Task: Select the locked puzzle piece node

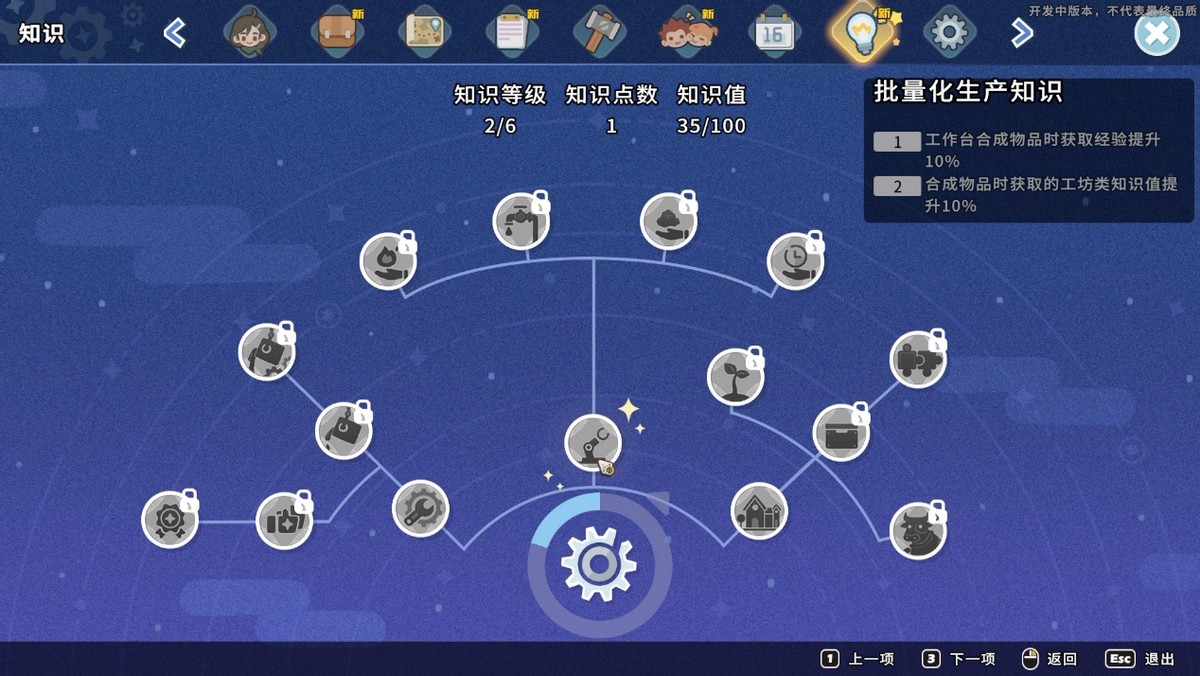Action: (x=917, y=359)
